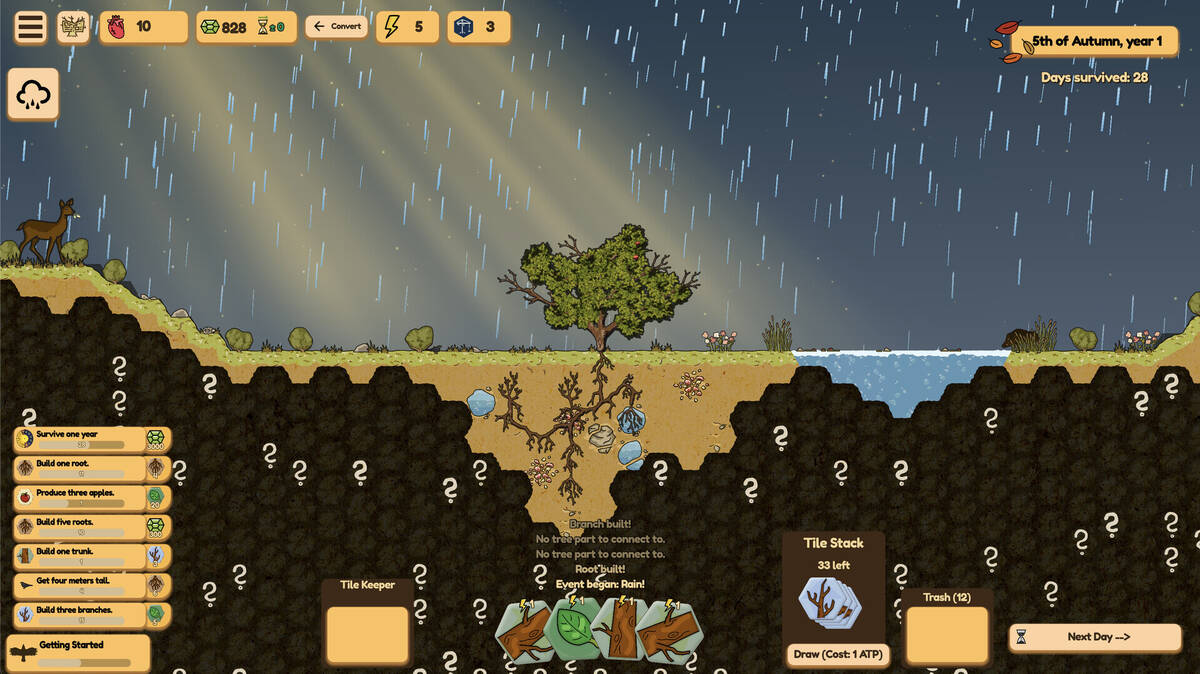
Task: Select the green leaf tile in hand
Action: tap(573, 629)
